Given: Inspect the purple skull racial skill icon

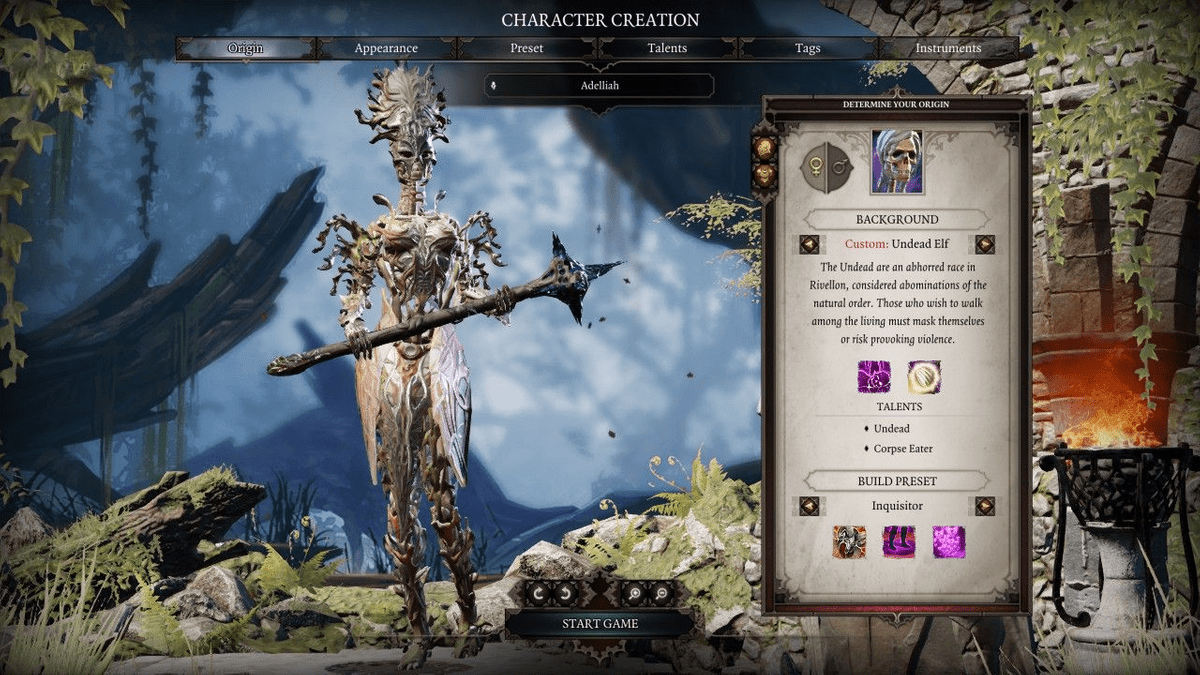Looking at the screenshot, I should coord(873,377).
